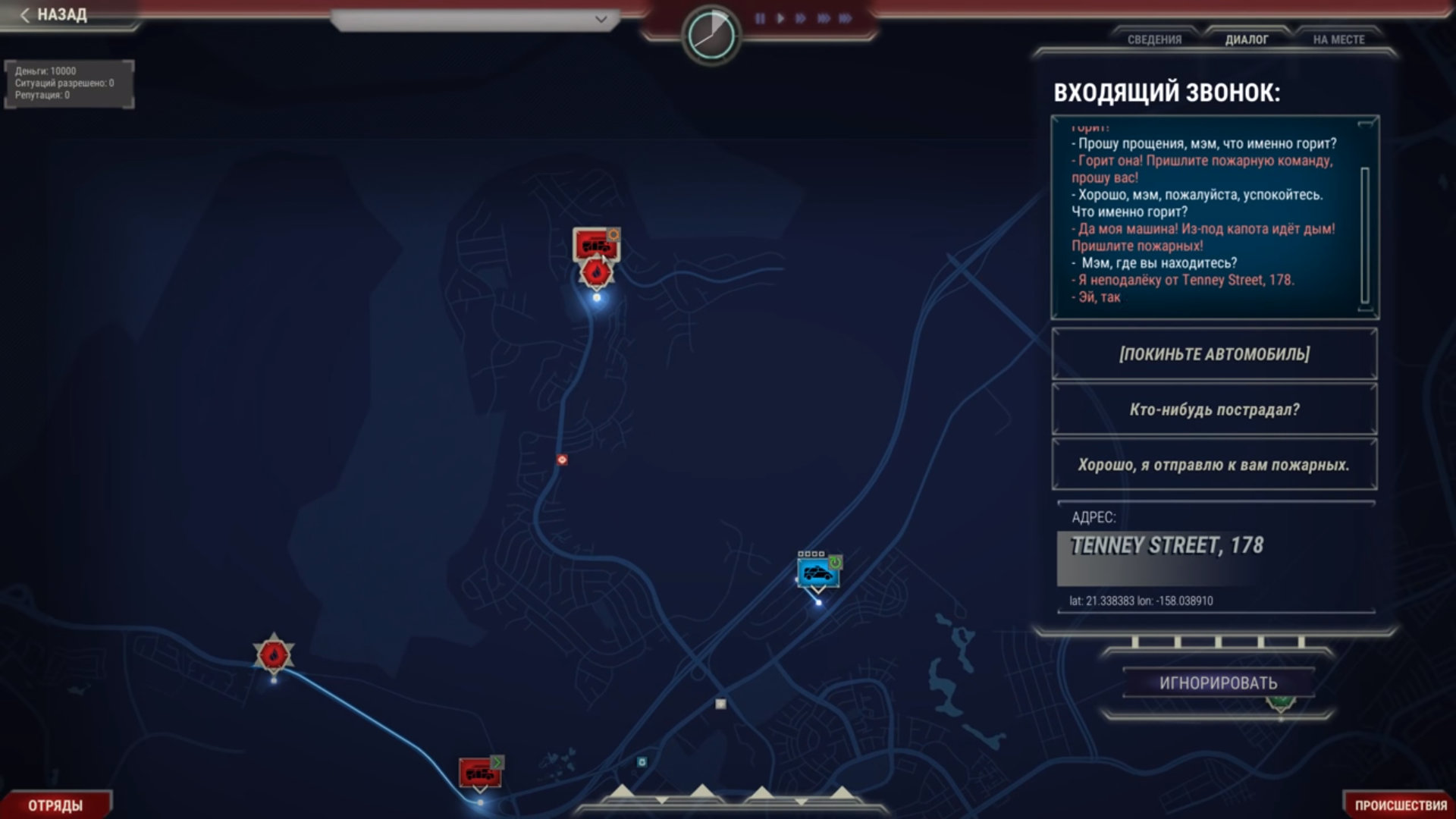
Task: Click the Tenney Street, 178 address field
Action: tap(1166, 546)
